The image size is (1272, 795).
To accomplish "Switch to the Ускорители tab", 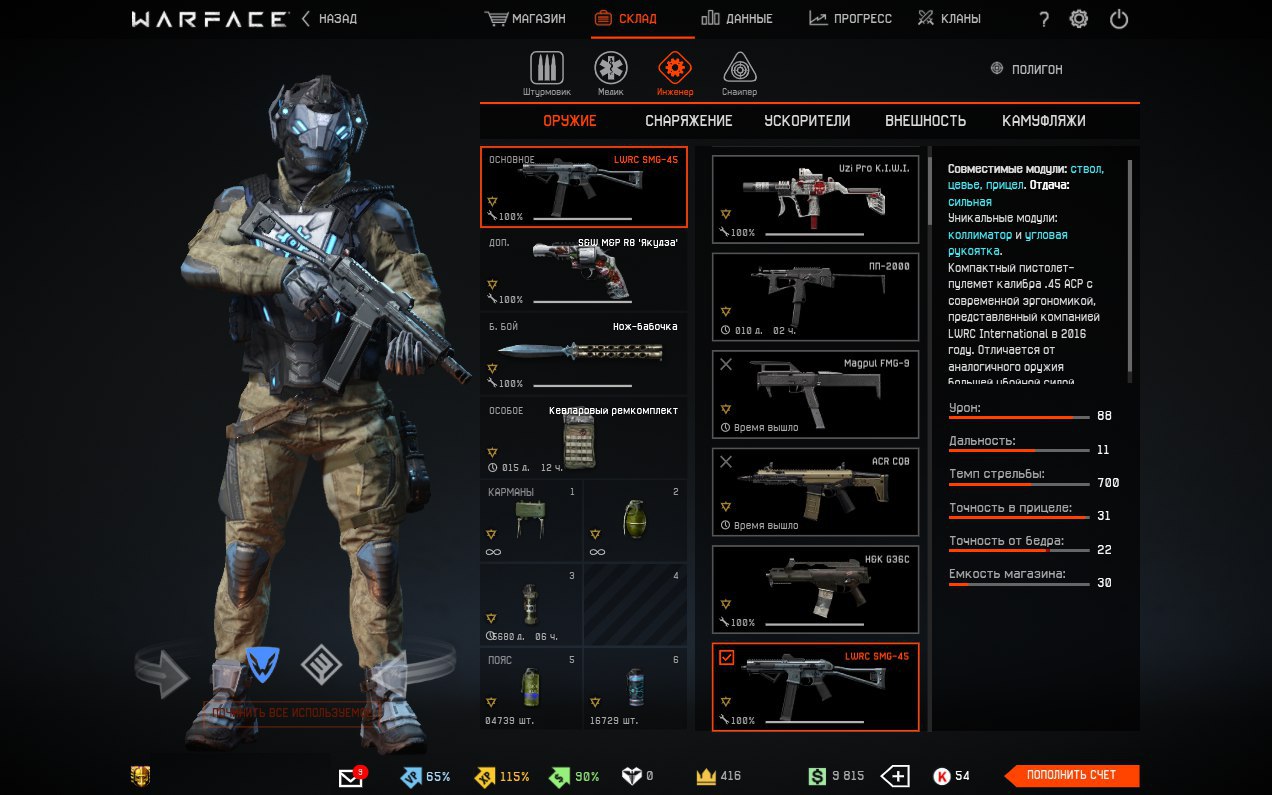I will click(807, 121).
